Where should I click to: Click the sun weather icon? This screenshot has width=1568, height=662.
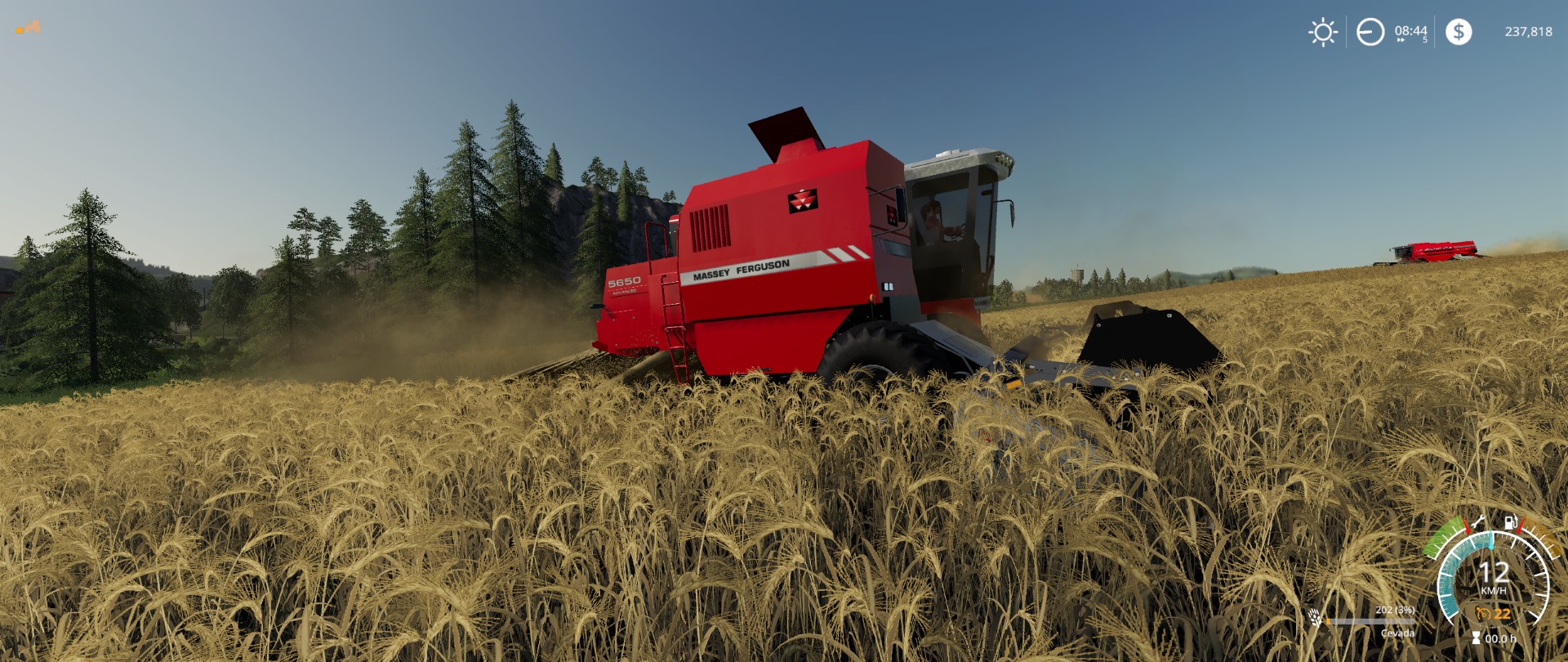click(1323, 31)
